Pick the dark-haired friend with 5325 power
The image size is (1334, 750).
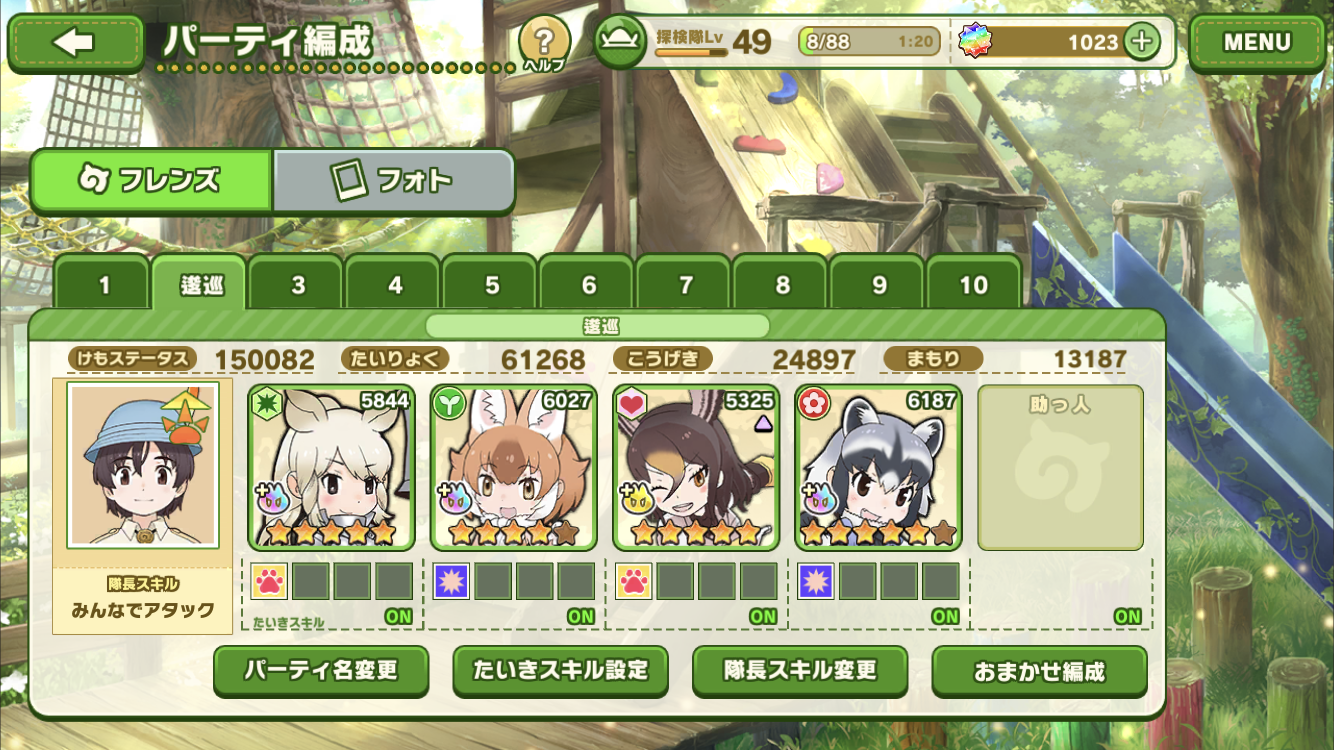click(696, 467)
